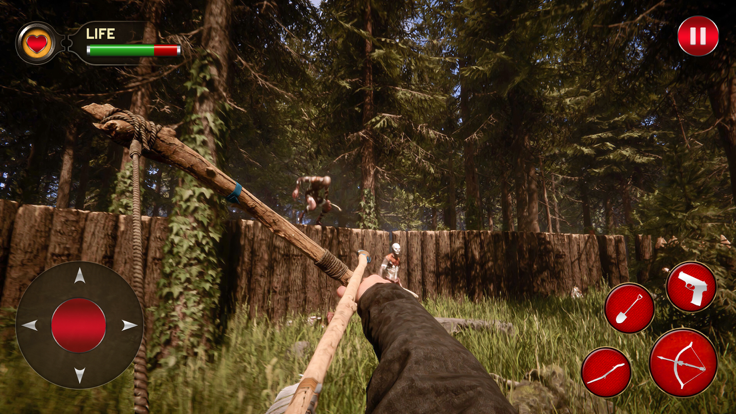Click the heart icon beside the LIFE bar
Screen dimensions: 736x414
(x=37, y=43)
